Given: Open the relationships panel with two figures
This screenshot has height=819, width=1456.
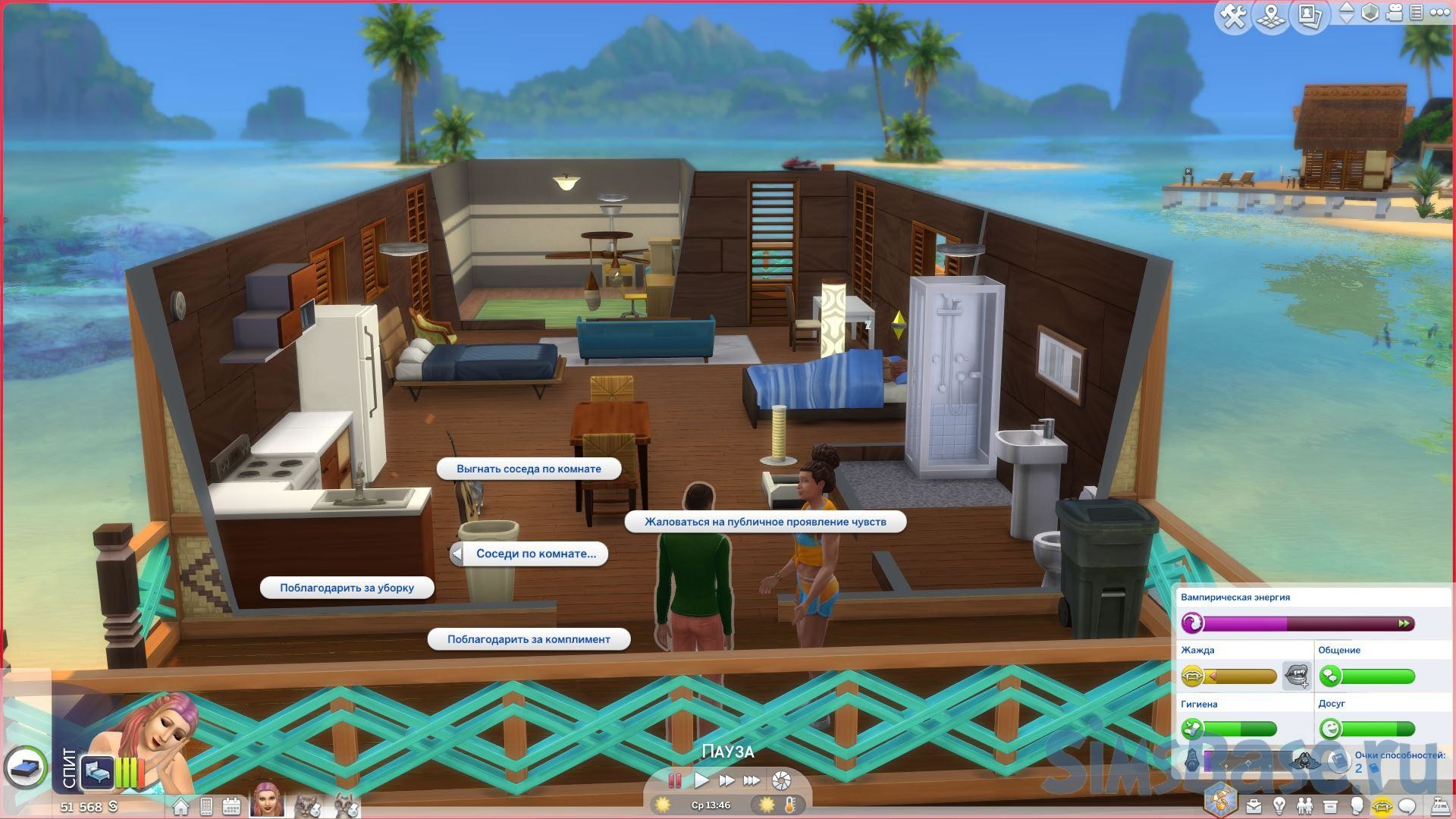Looking at the screenshot, I should 1304,805.
